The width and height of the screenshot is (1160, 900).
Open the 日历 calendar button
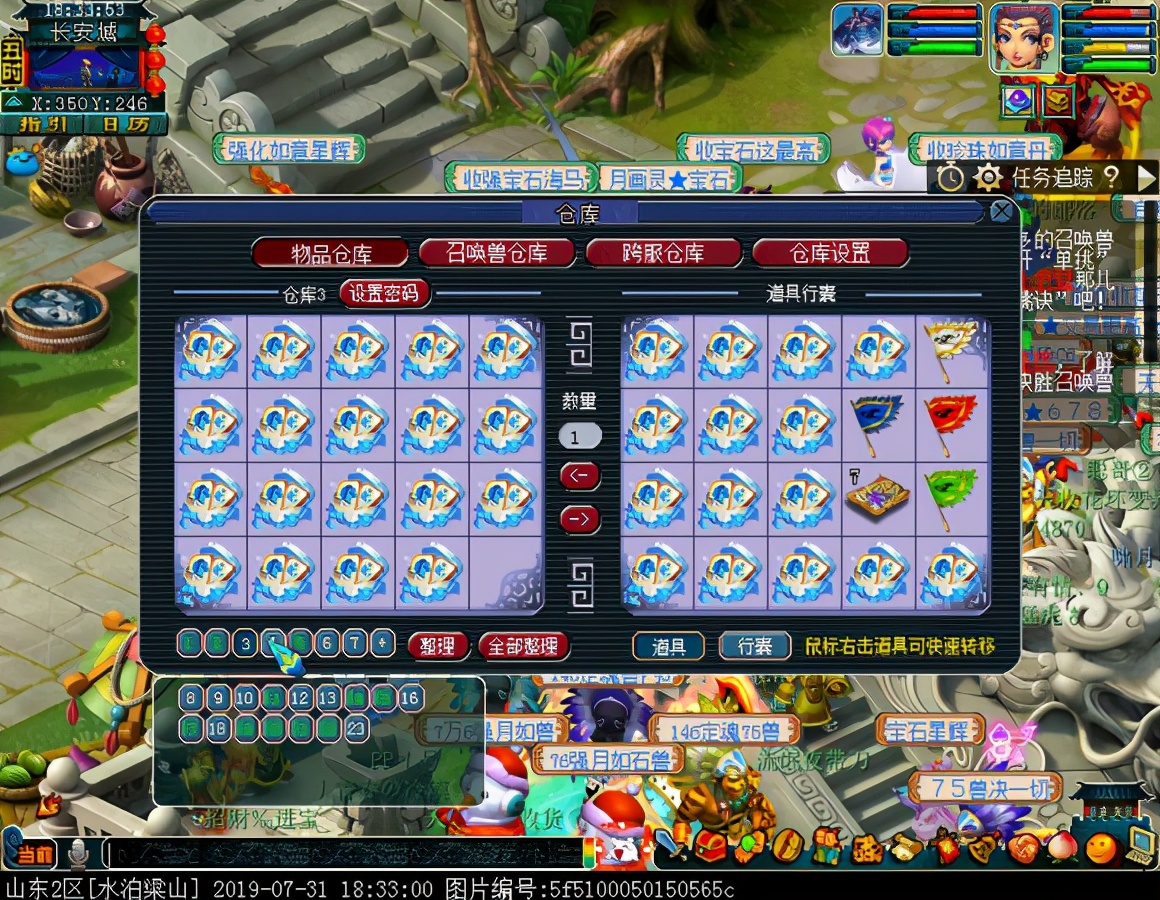tap(125, 125)
